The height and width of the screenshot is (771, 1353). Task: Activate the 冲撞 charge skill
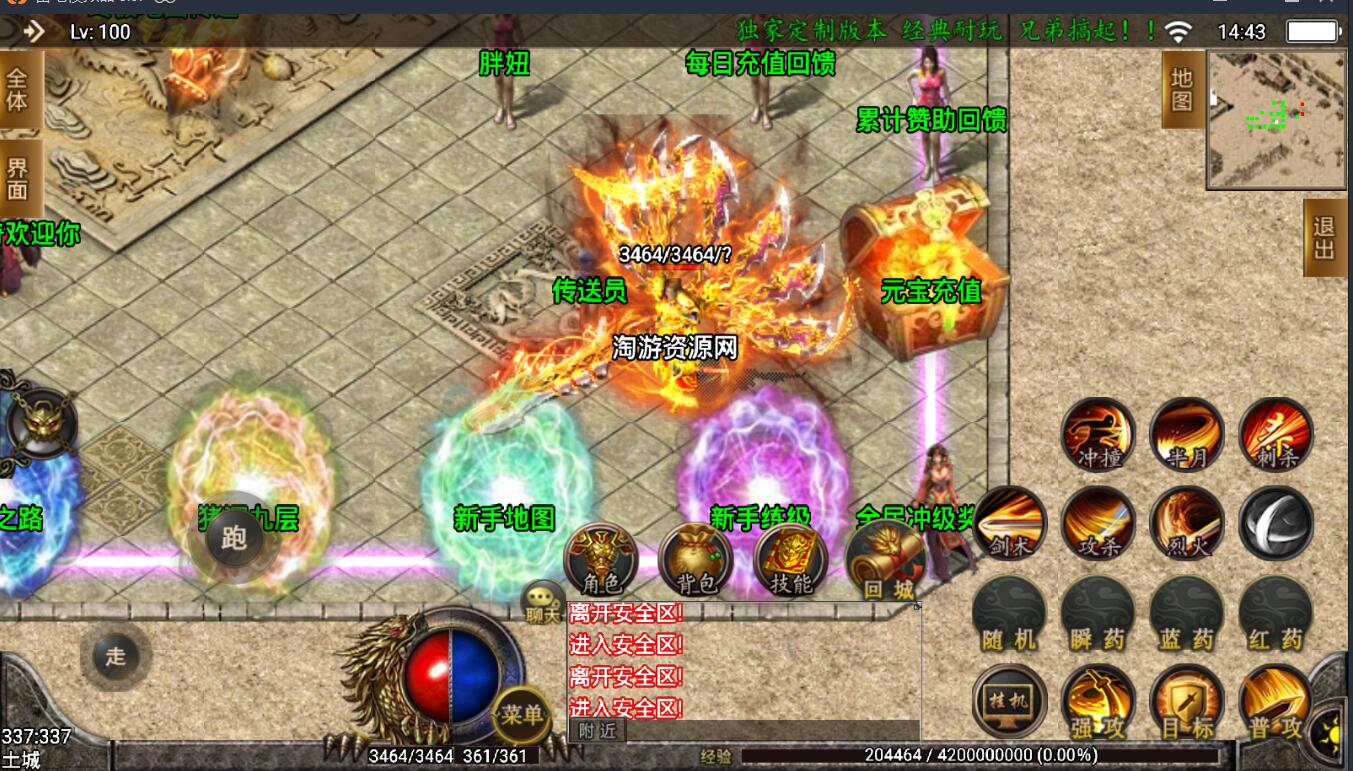[x=1098, y=435]
